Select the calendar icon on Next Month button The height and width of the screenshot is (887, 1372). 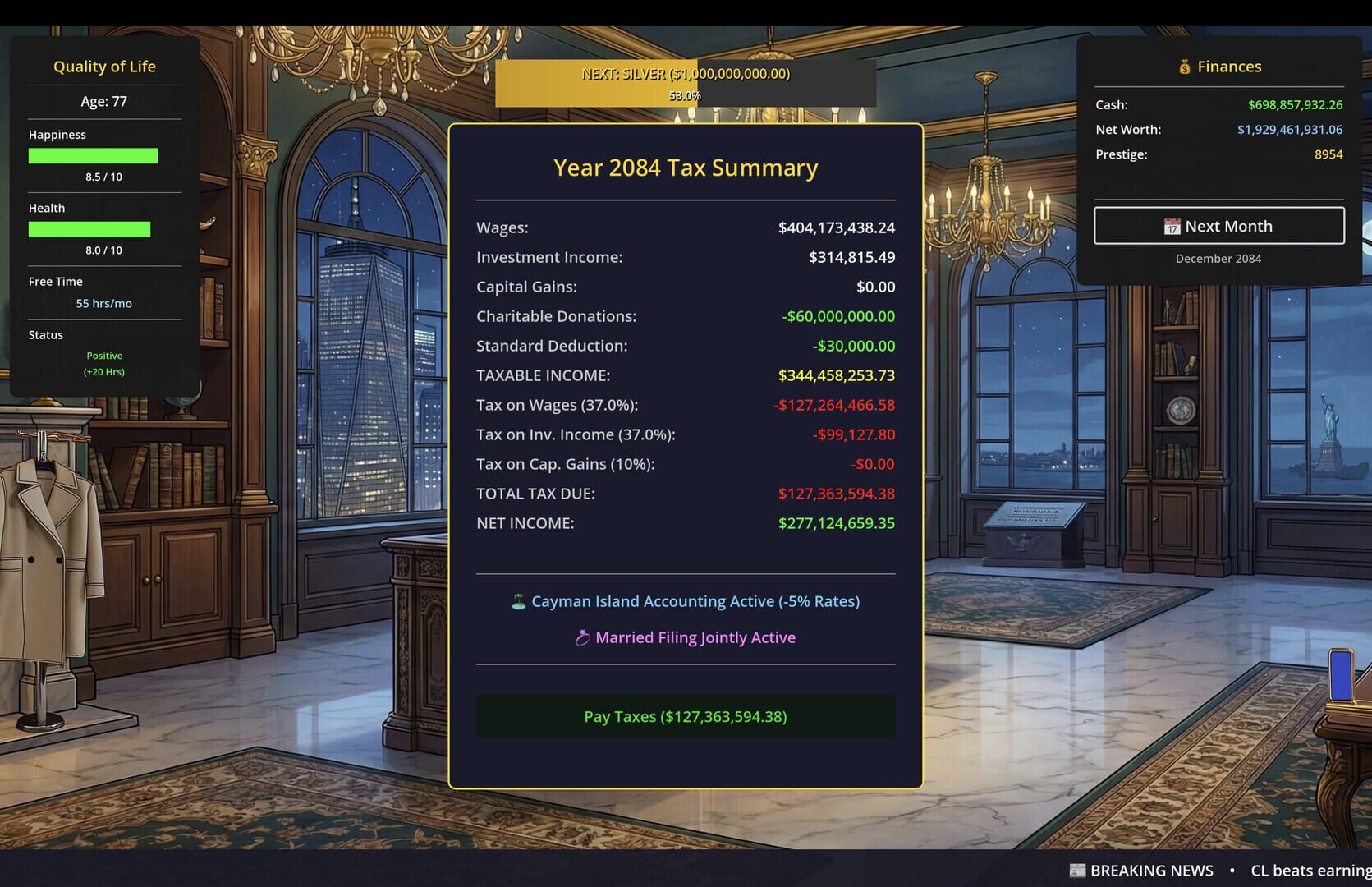click(1173, 227)
